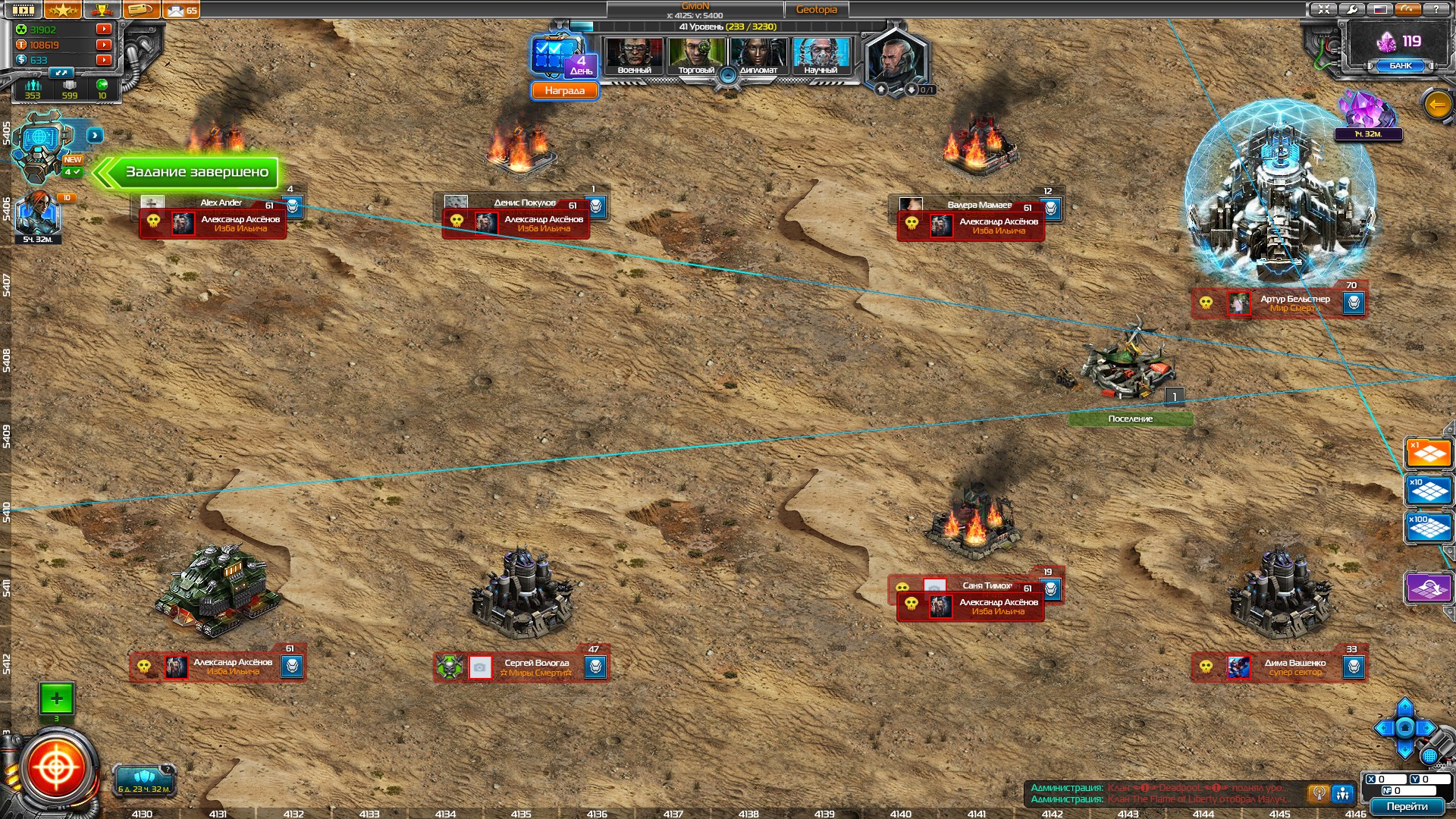Open the wrench settings button
This screenshot has width=1456, height=819.
1351,9
